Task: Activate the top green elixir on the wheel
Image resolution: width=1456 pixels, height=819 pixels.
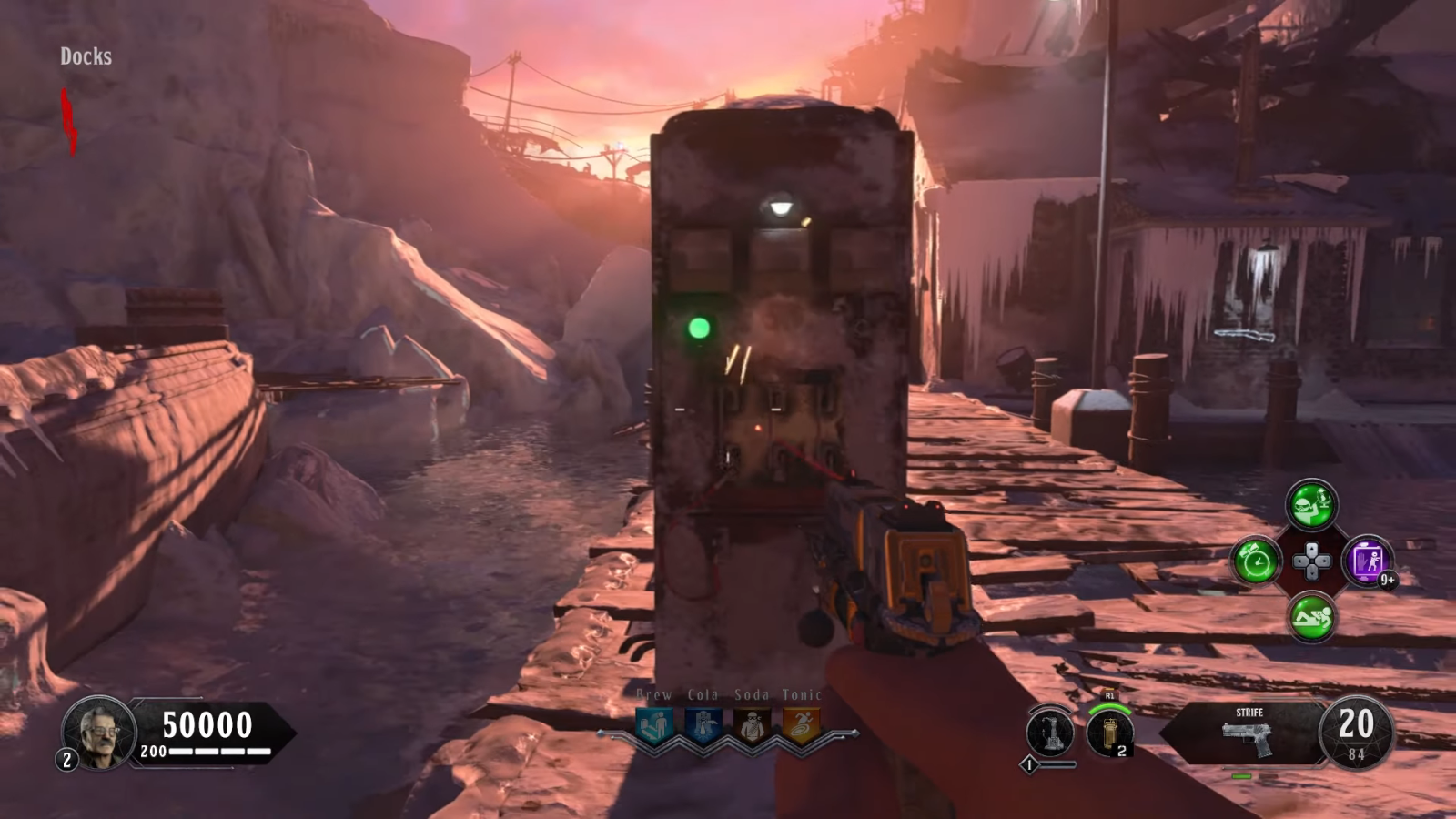Action: (x=1311, y=505)
